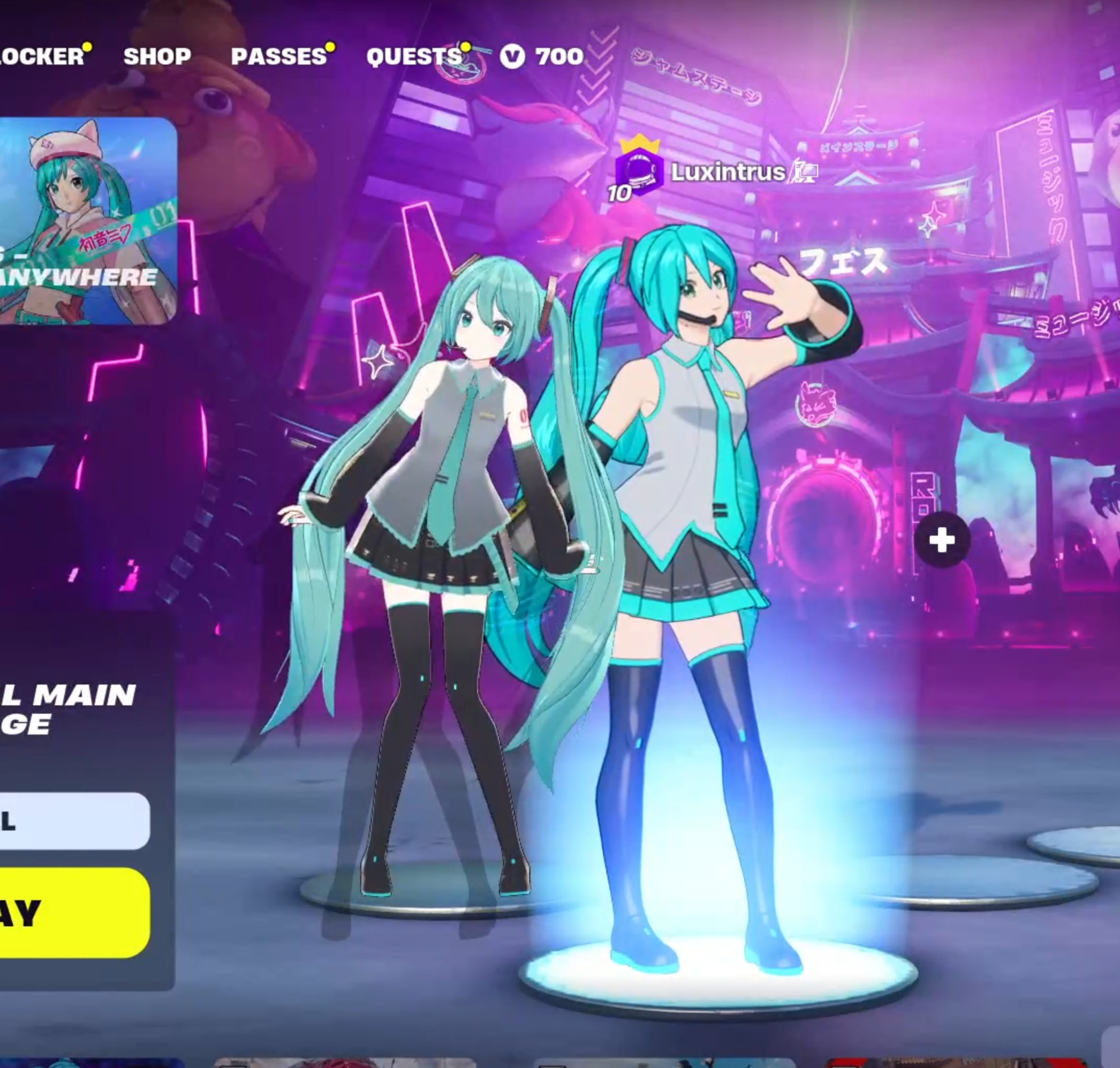
Task: Open the V-Bucks balance showing 700
Action: (542, 57)
